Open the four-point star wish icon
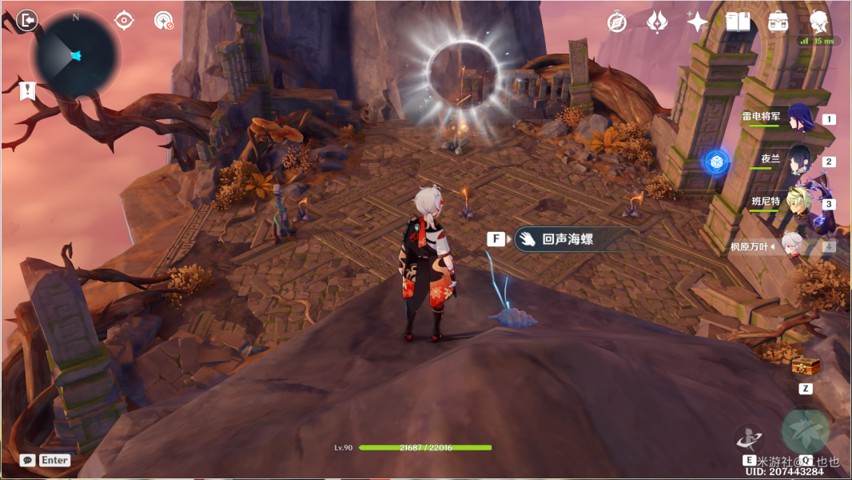 [x=697, y=22]
